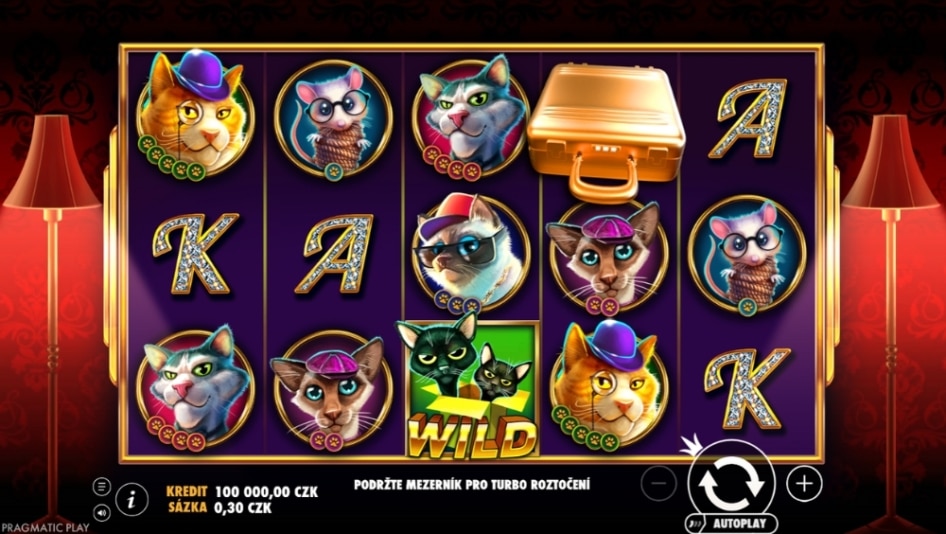Spin the reels with the circular arrows button

pyautogui.click(x=731, y=483)
